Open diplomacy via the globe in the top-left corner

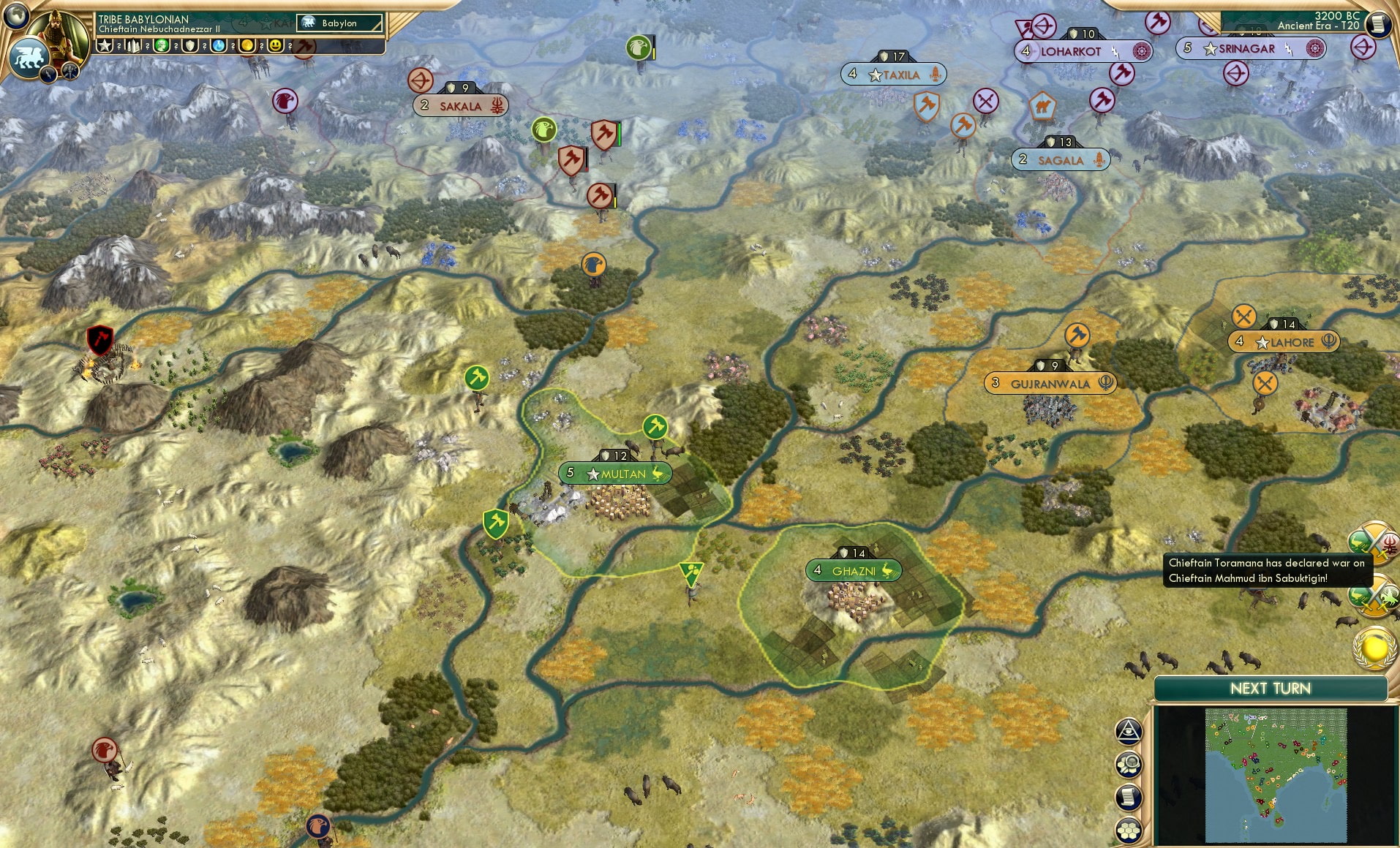tap(16, 16)
